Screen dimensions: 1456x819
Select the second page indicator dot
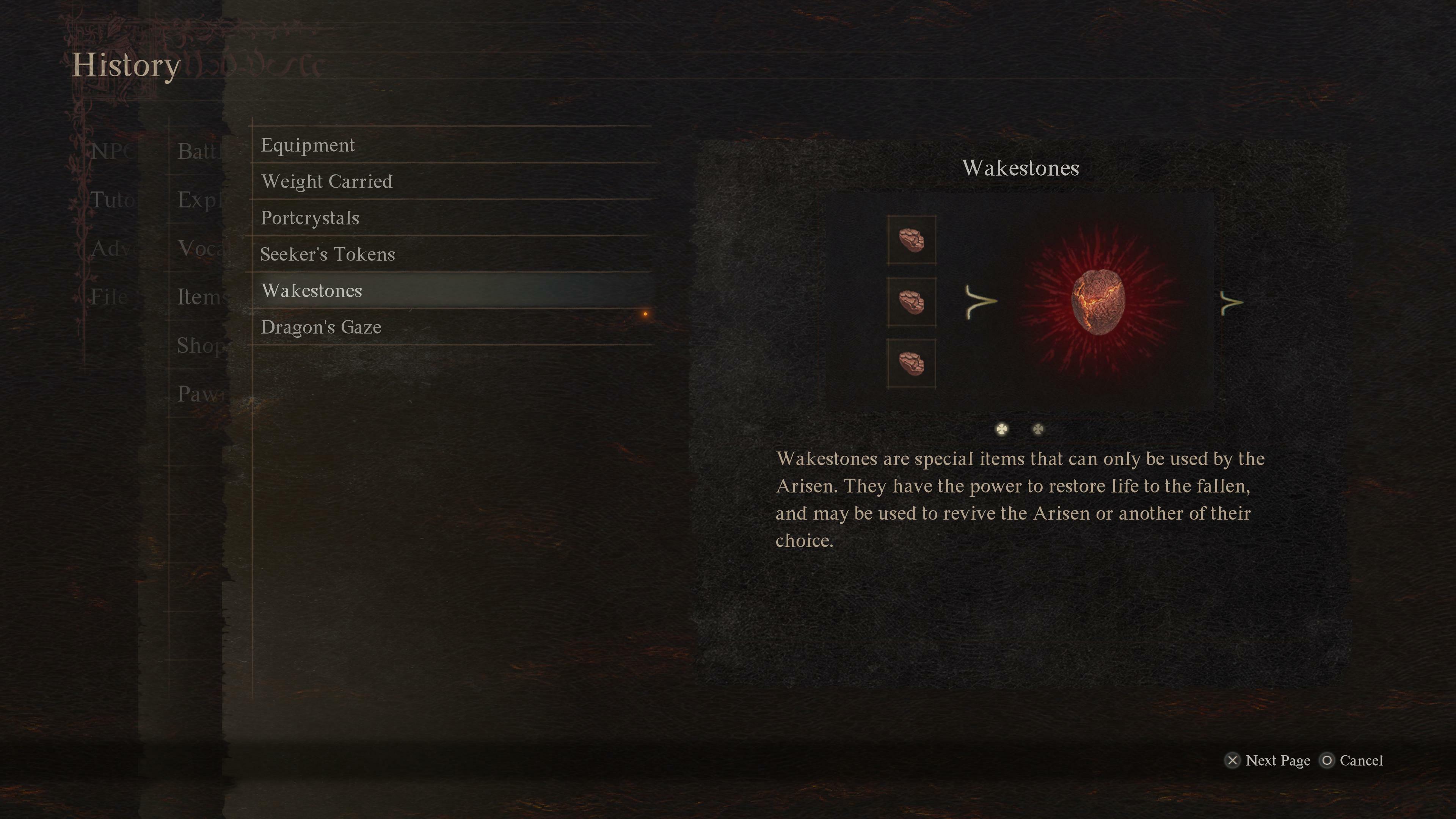point(1038,430)
